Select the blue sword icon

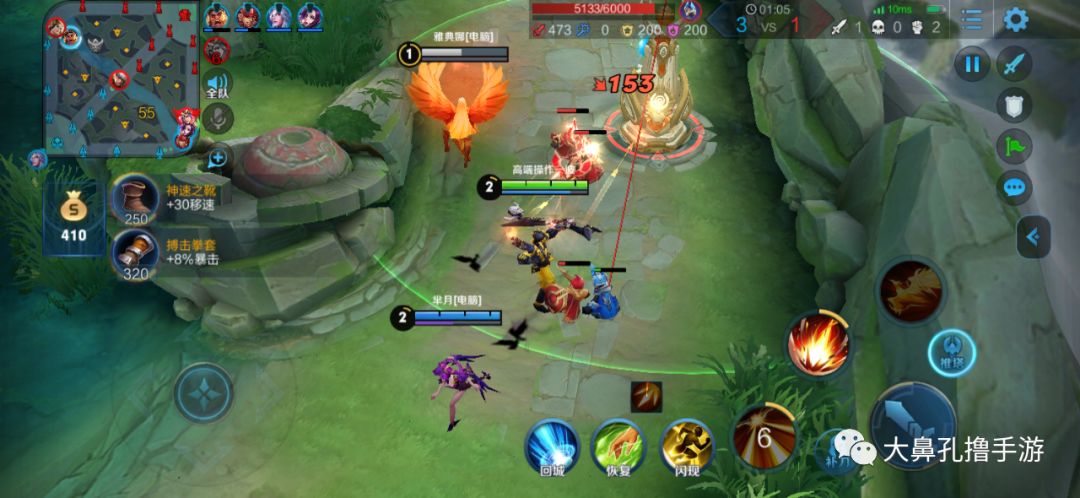coord(1015,66)
